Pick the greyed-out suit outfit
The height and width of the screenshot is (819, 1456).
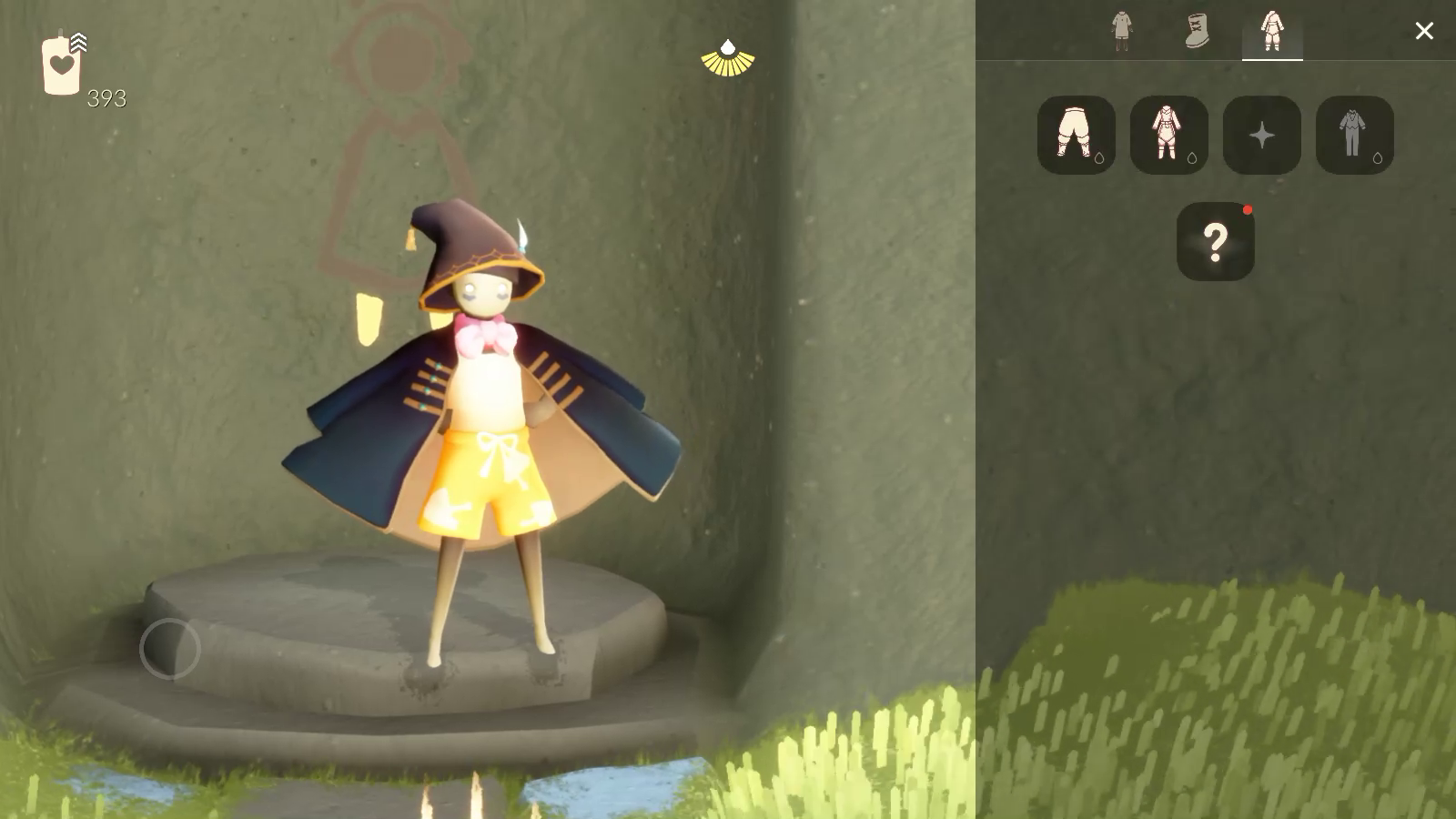(x=1354, y=135)
